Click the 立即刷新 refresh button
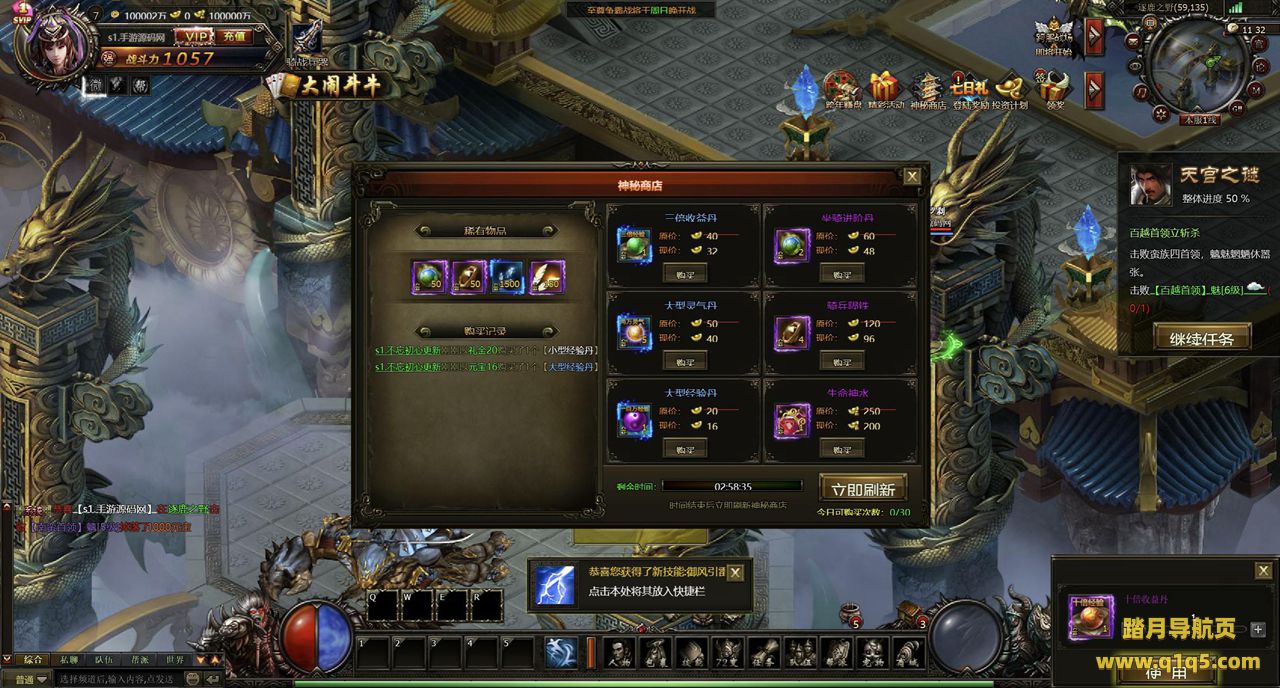 pyautogui.click(x=863, y=489)
